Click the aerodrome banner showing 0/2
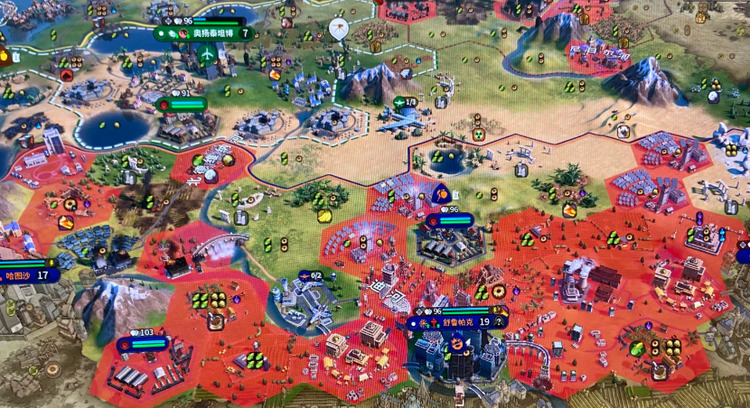Screen dimensions: 750x408 pos(310,276)
